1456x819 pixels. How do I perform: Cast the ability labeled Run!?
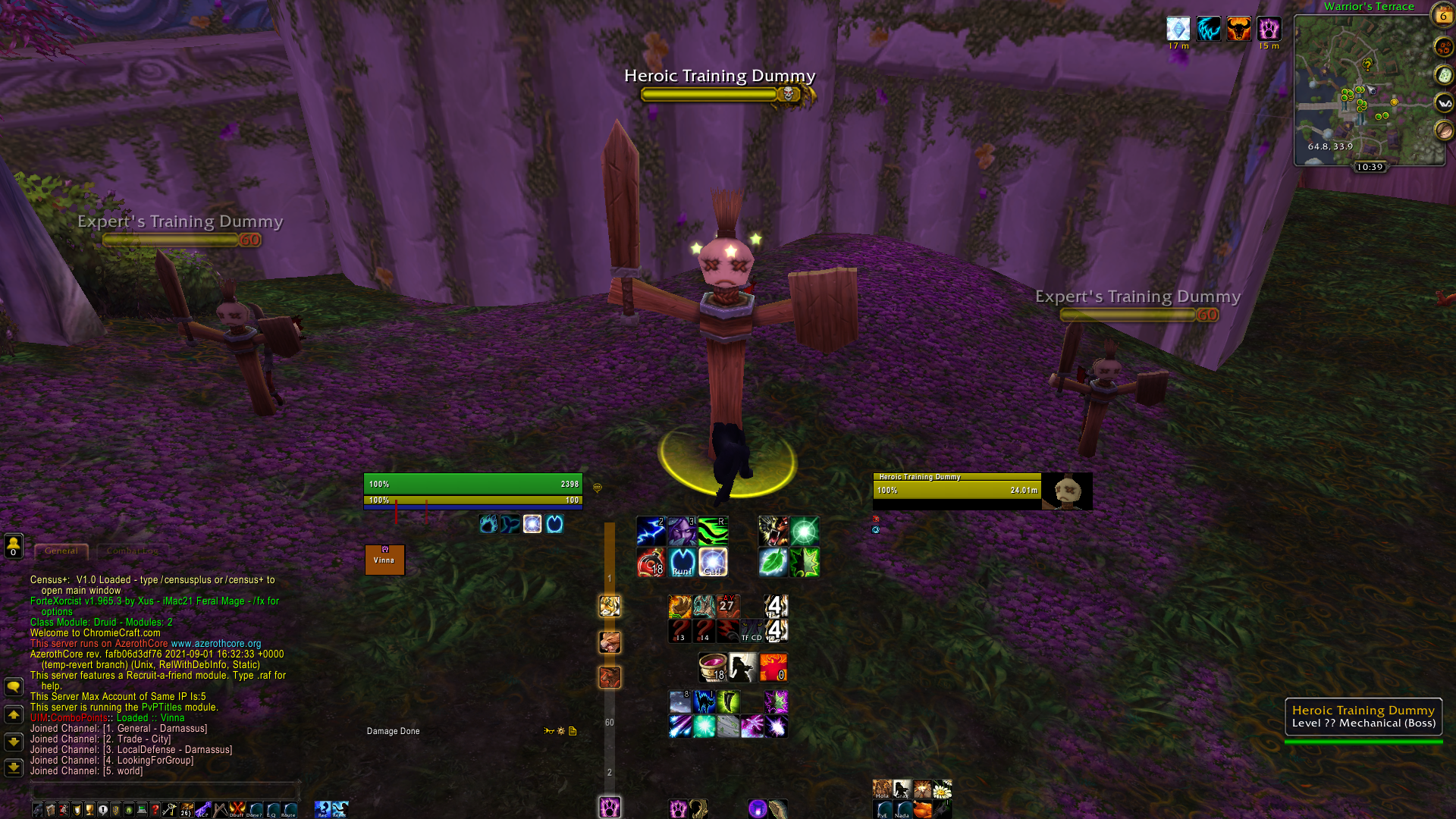click(682, 563)
